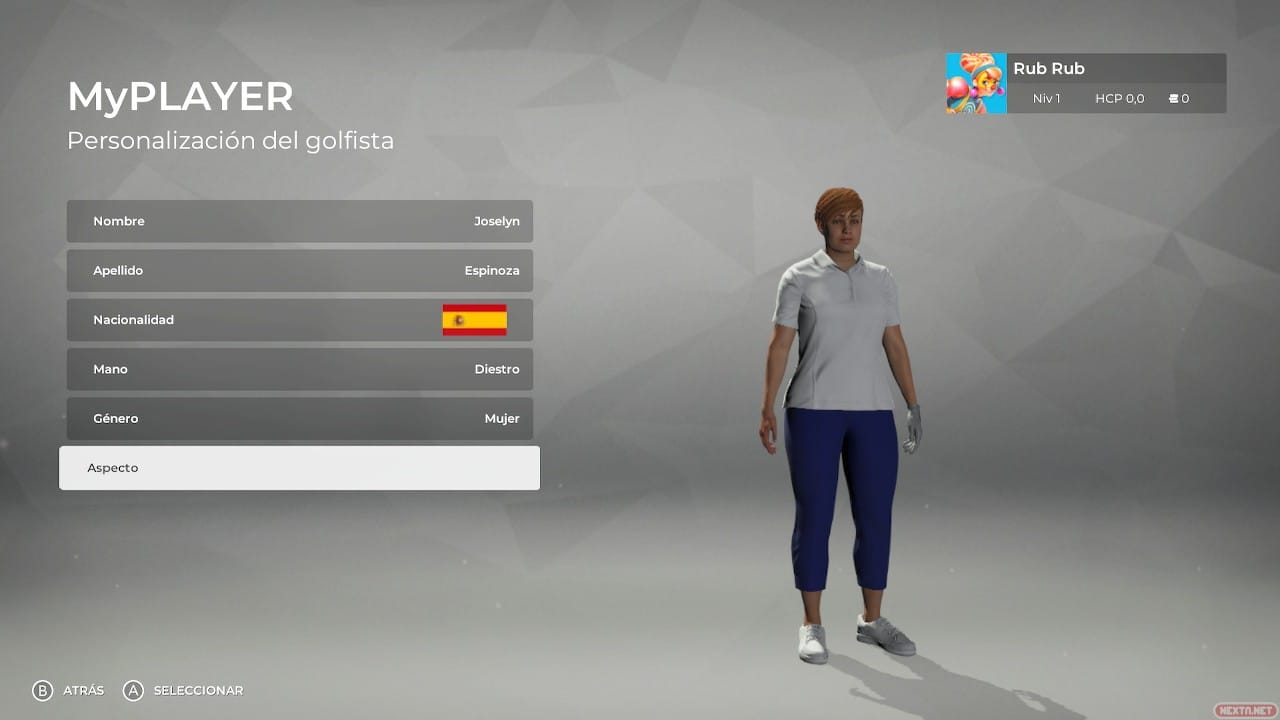The width and height of the screenshot is (1280, 720).
Task: Switch handedness on the Mano row
Action: pos(300,369)
